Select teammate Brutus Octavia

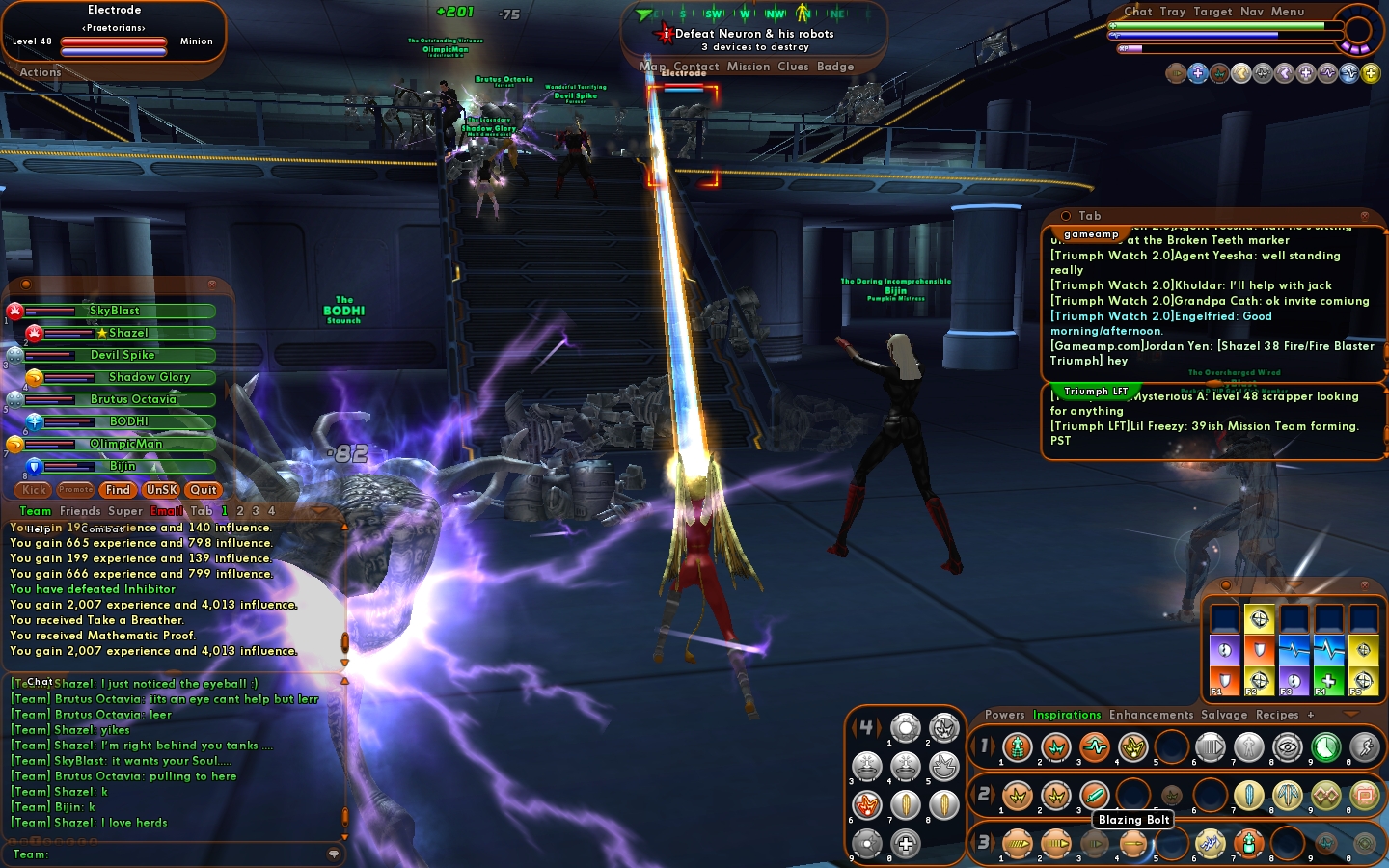(133, 399)
